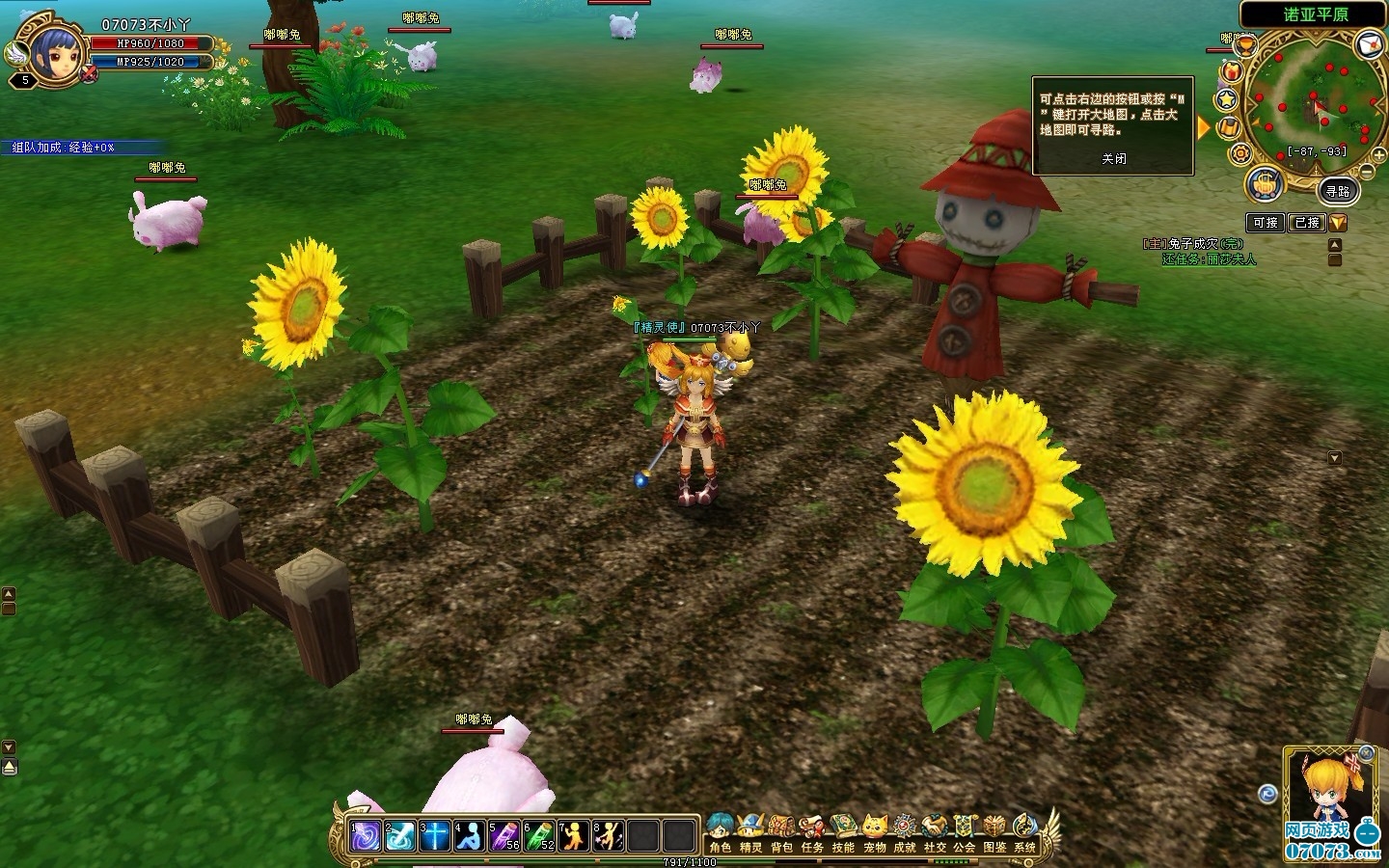Open the pathfinding (寻路) button

click(1337, 192)
